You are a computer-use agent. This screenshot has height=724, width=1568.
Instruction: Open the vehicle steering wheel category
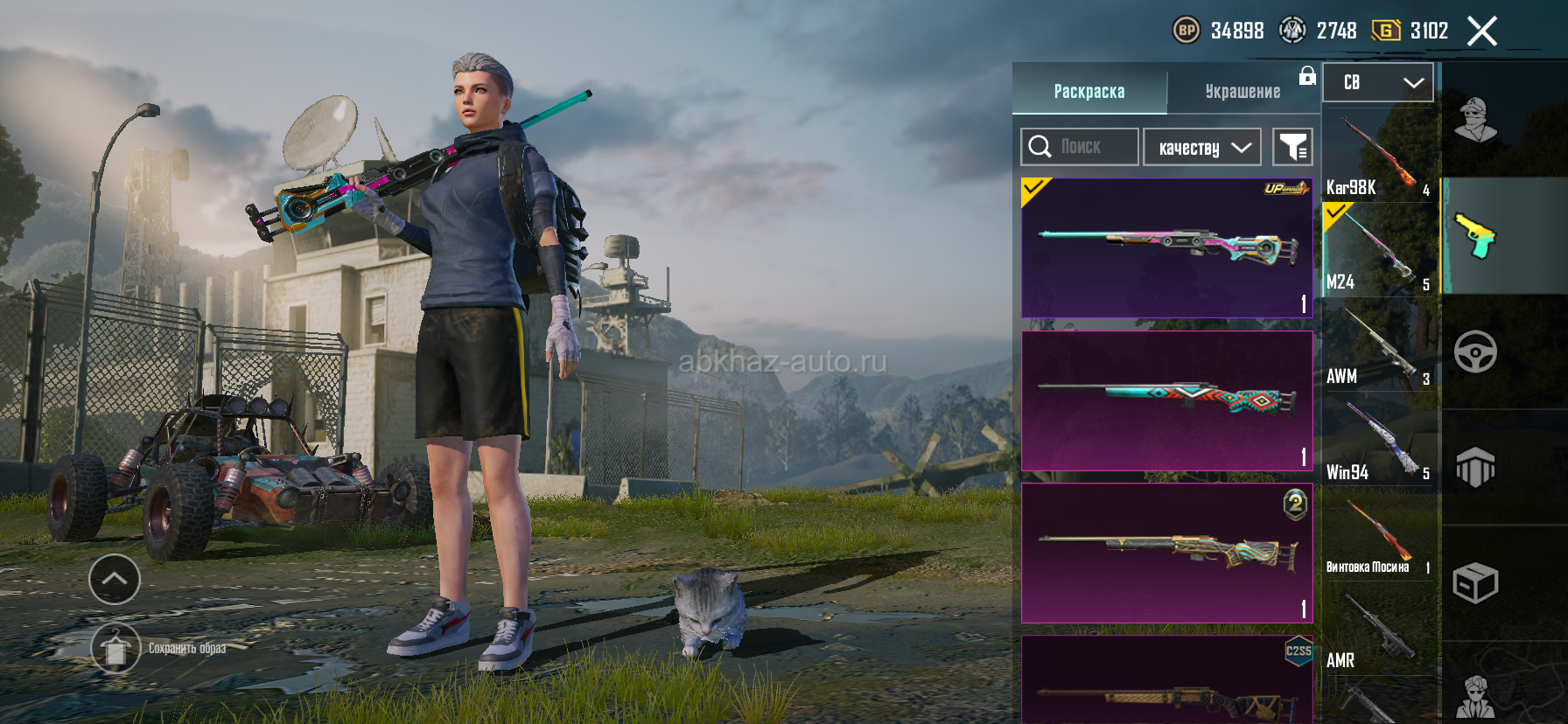pos(1475,352)
